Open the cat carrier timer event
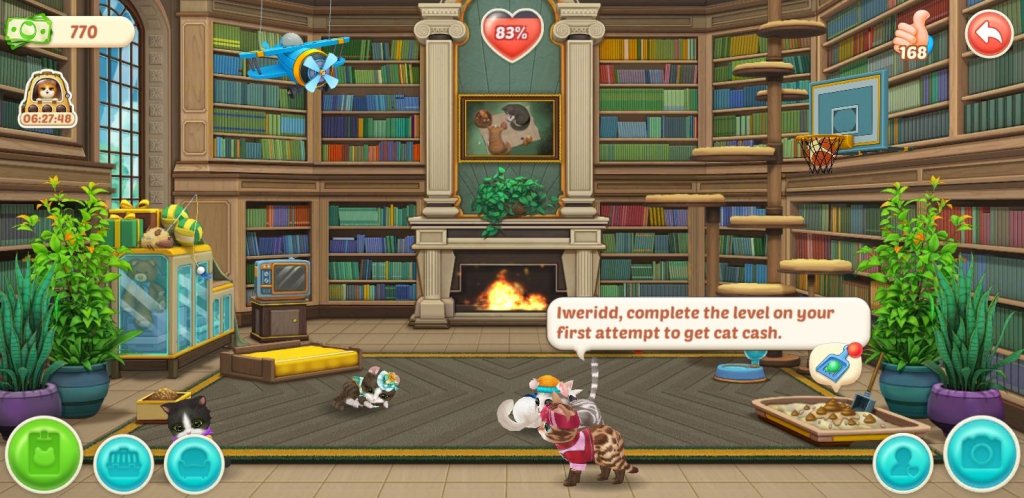This screenshot has height=498, width=1024. [x=47, y=100]
